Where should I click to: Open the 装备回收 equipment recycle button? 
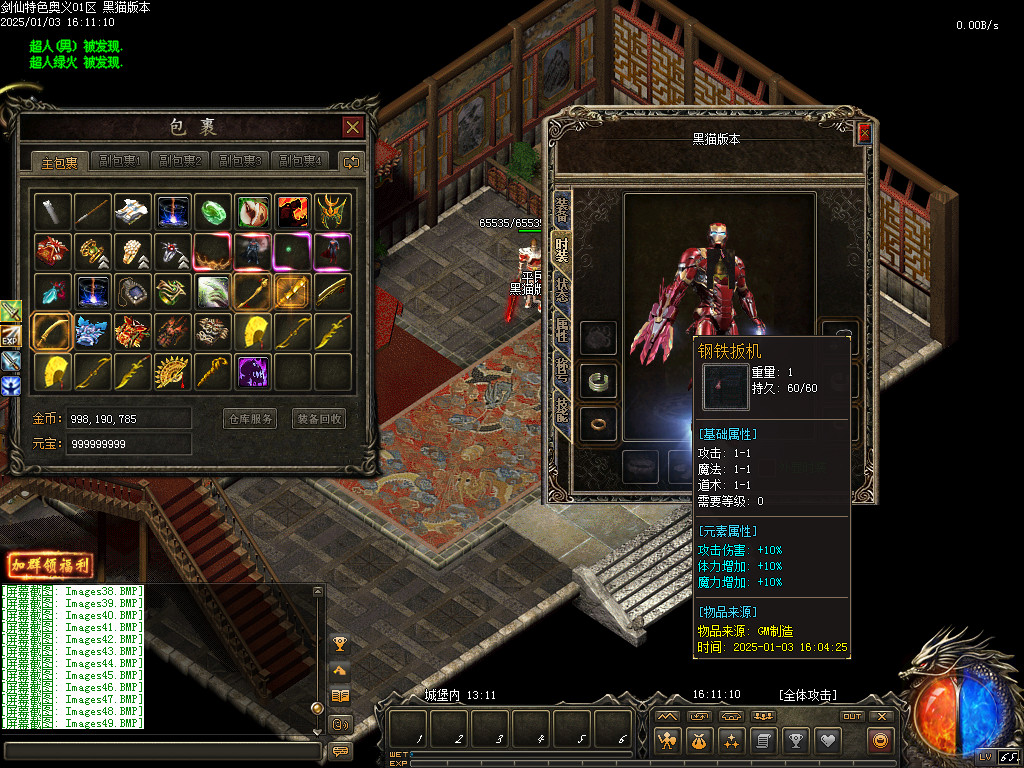[319, 419]
